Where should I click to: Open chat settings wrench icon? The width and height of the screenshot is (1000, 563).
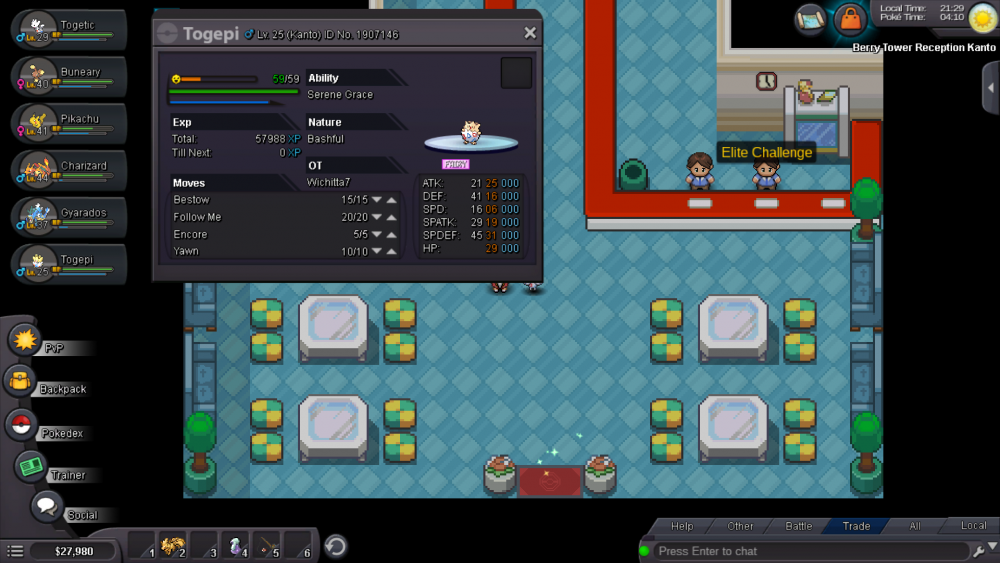tap(978, 551)
